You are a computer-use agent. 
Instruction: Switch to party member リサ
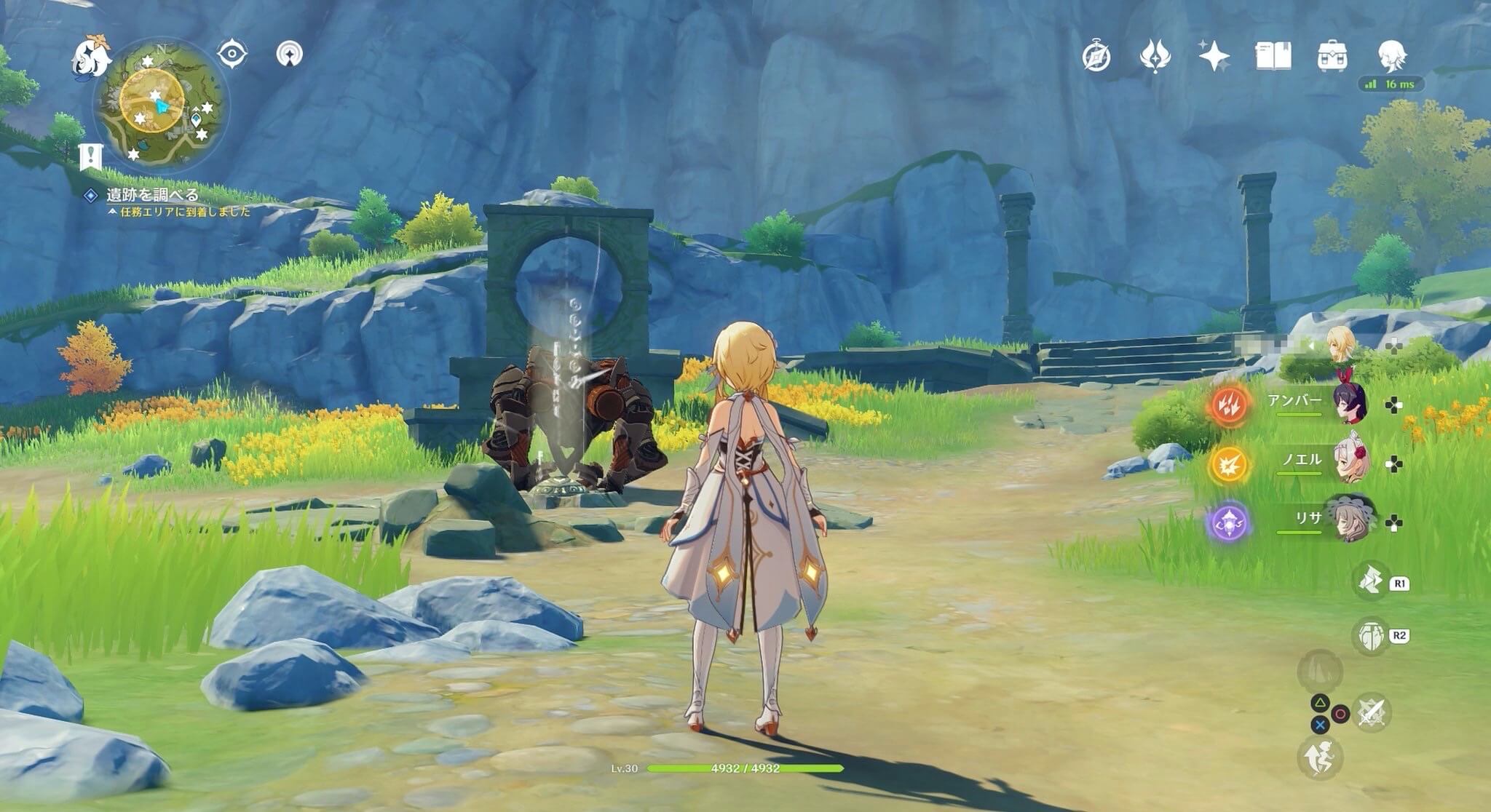click(1349, 521)
